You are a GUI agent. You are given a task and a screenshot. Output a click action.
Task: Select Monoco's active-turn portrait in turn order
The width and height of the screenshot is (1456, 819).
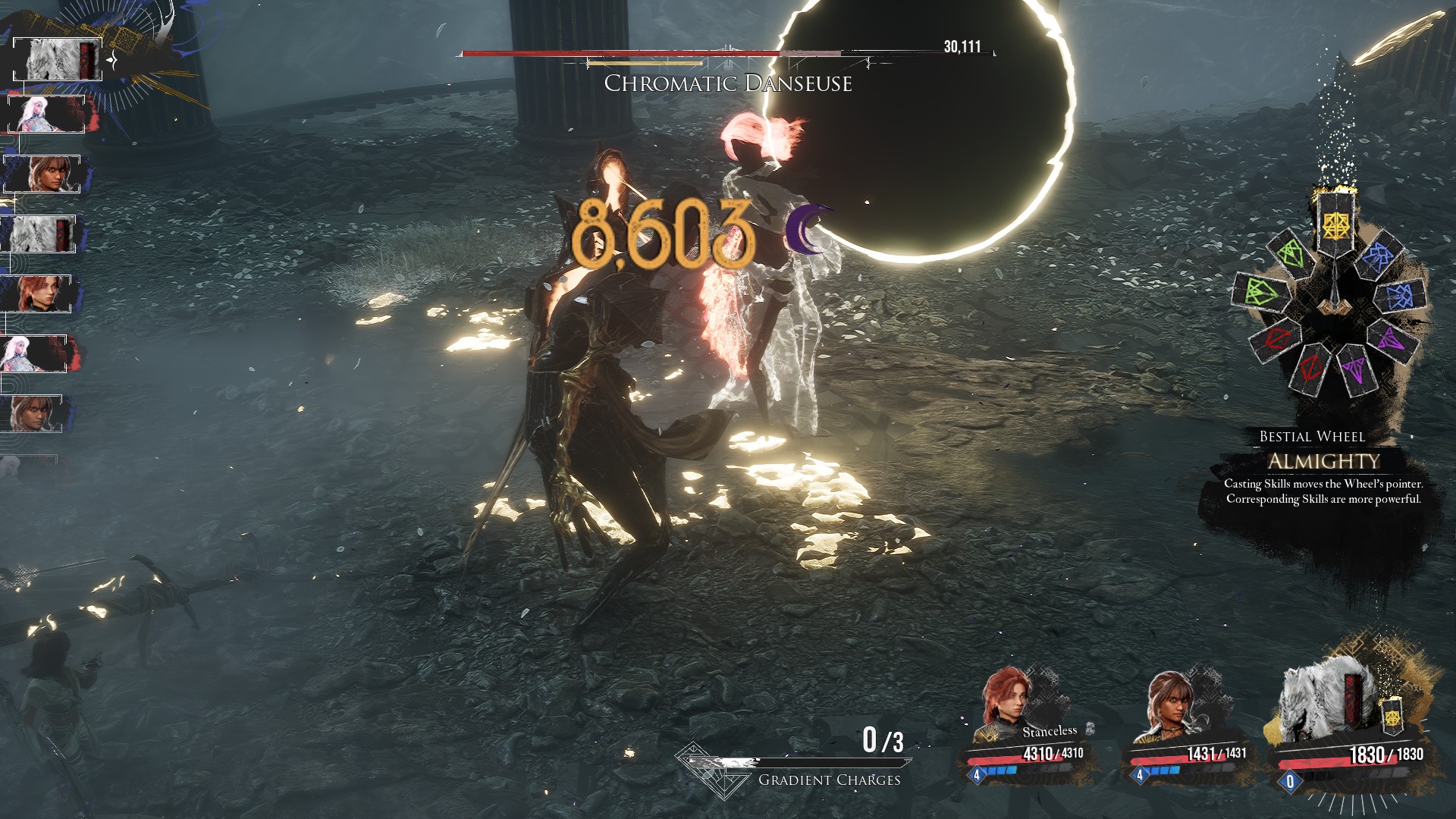(58, 59)
